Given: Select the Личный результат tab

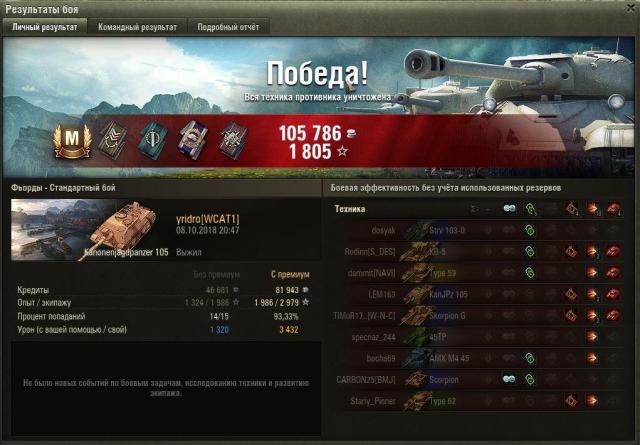Looking at the screenshot, I should pos(44,27).
